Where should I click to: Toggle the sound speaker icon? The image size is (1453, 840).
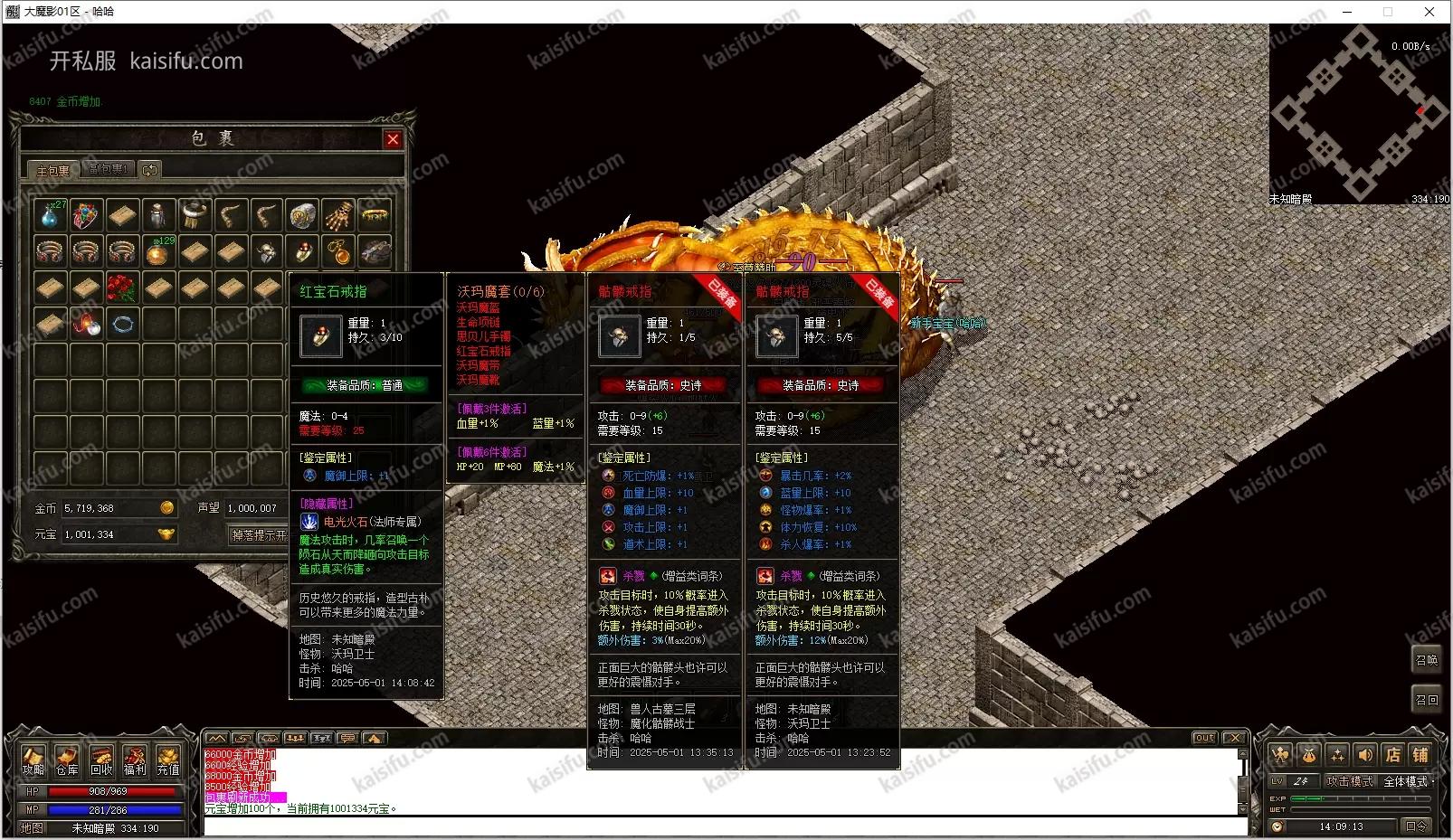pyautogui.click(x=1365, y=754)
